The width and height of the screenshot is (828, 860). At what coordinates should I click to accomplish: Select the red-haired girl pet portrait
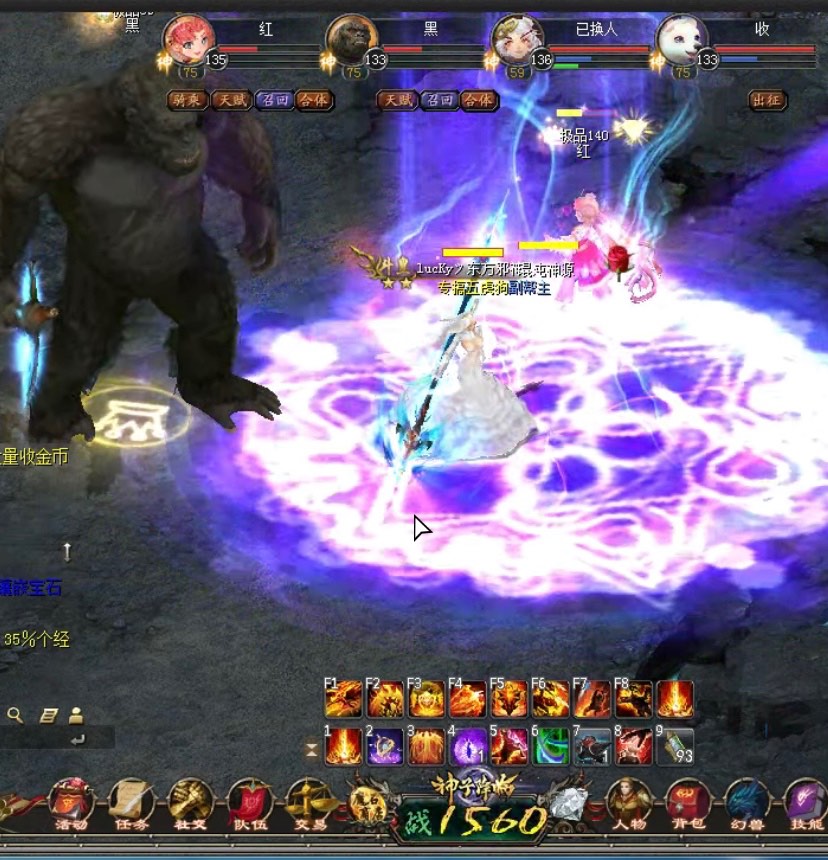point(189,42)
